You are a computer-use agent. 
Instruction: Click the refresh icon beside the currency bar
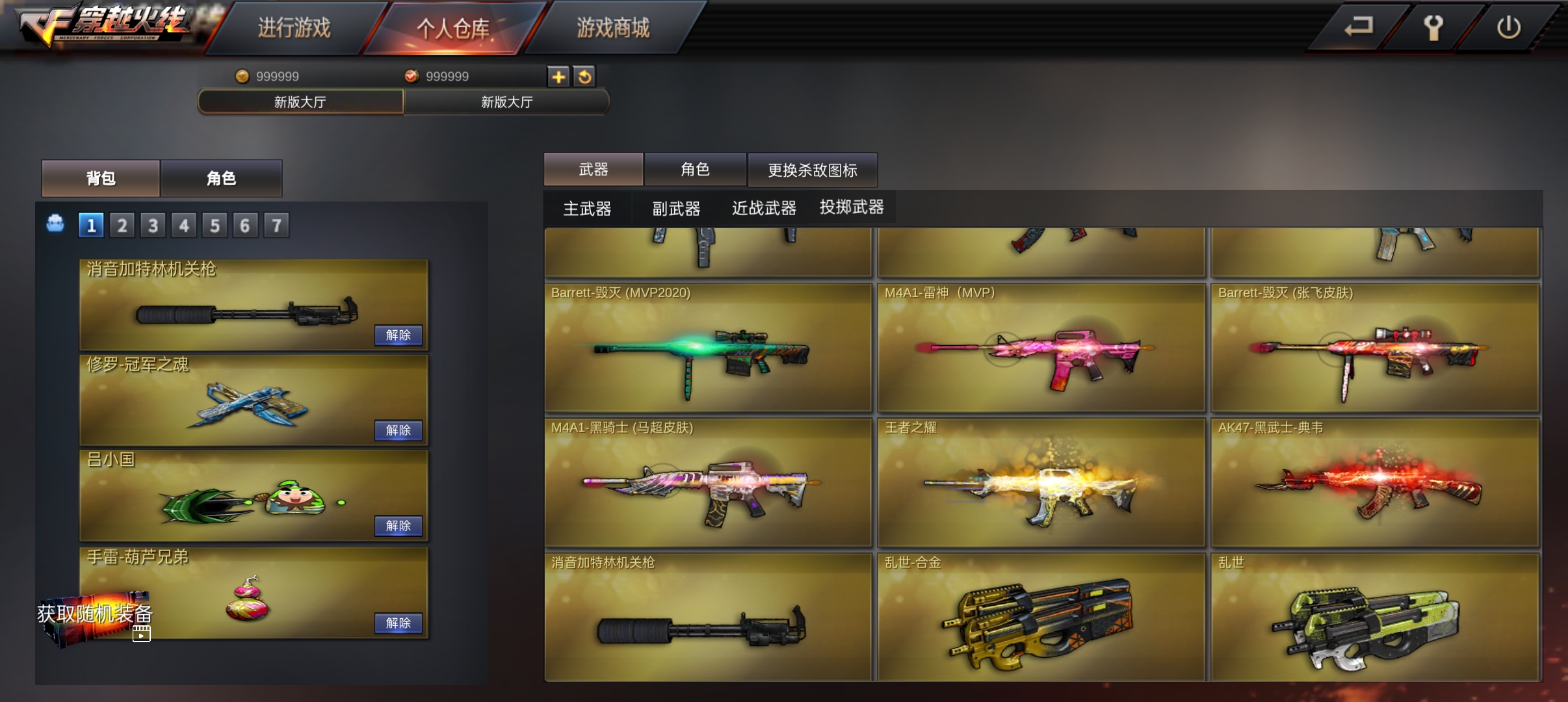click(x=584, y=77)
